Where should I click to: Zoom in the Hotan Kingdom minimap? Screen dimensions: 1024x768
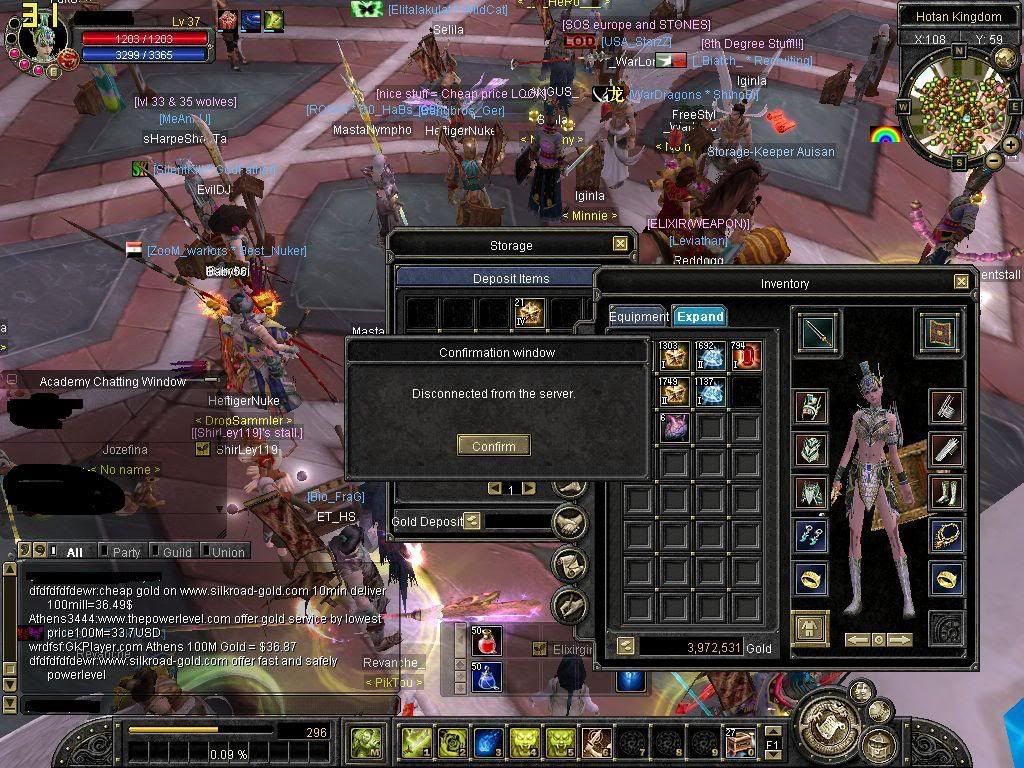[x=1011, y=145]
